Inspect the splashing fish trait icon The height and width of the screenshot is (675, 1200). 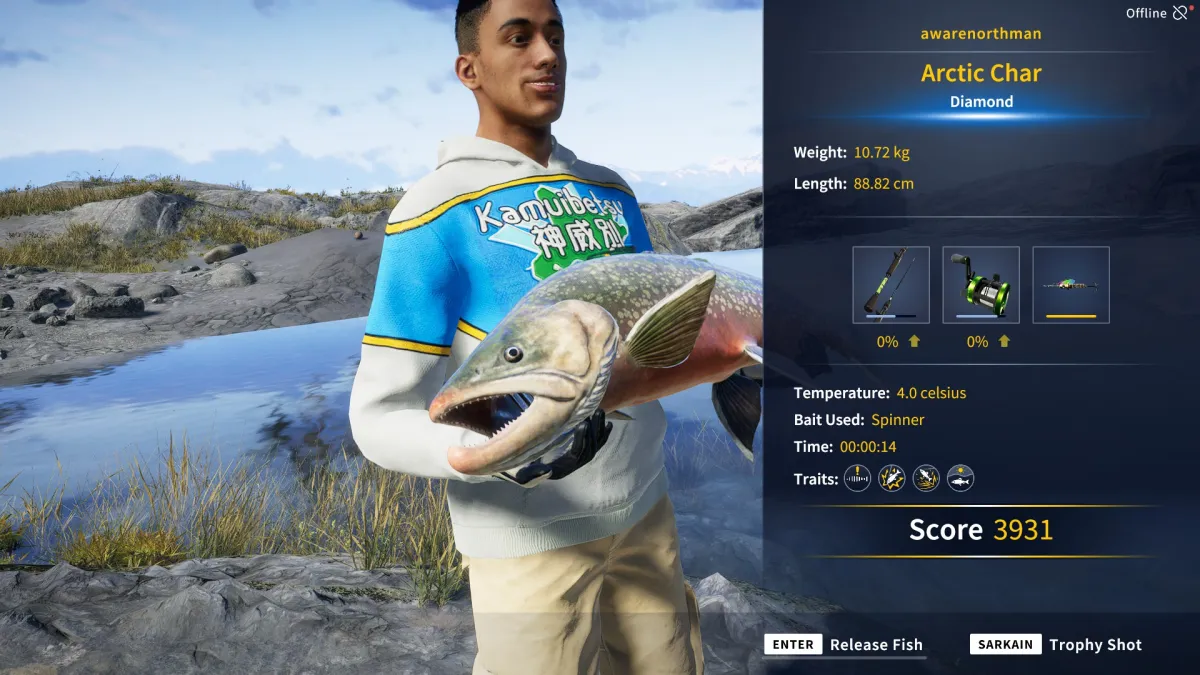pos(926,479)
